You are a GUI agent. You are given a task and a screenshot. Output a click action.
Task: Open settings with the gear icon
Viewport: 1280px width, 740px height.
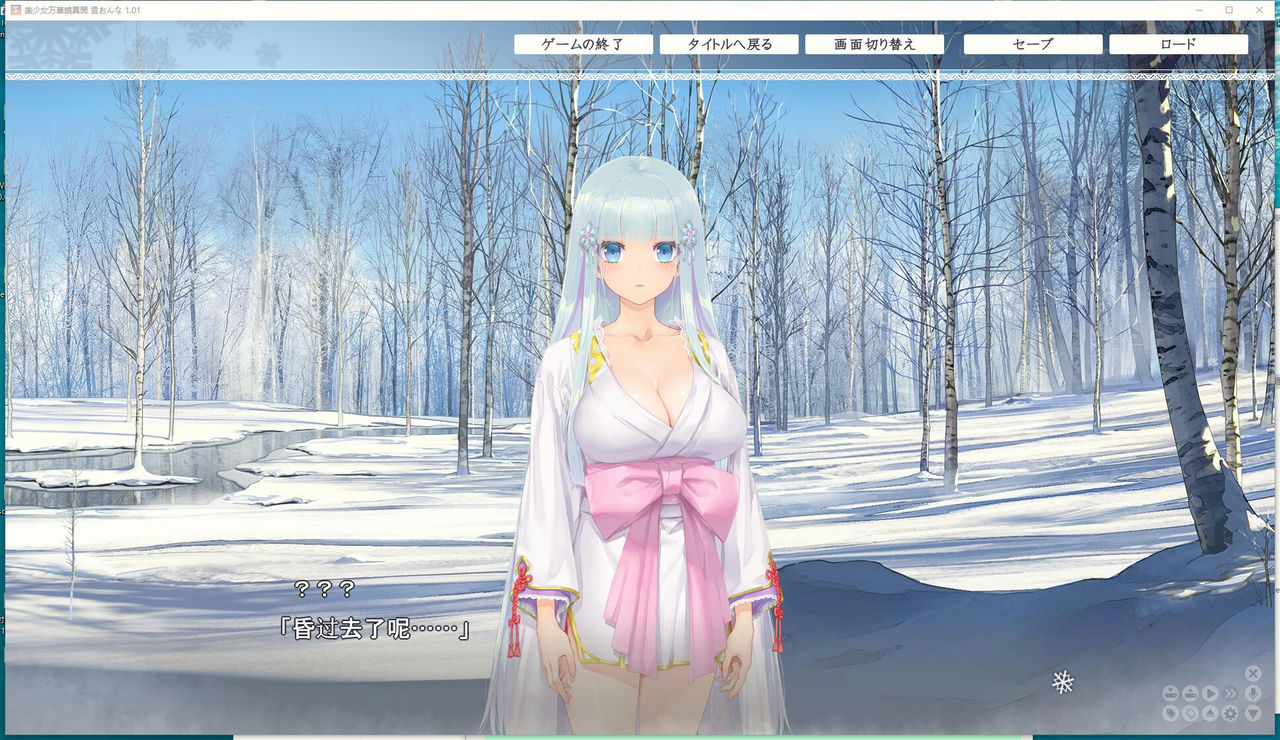tap(1230, 713)
